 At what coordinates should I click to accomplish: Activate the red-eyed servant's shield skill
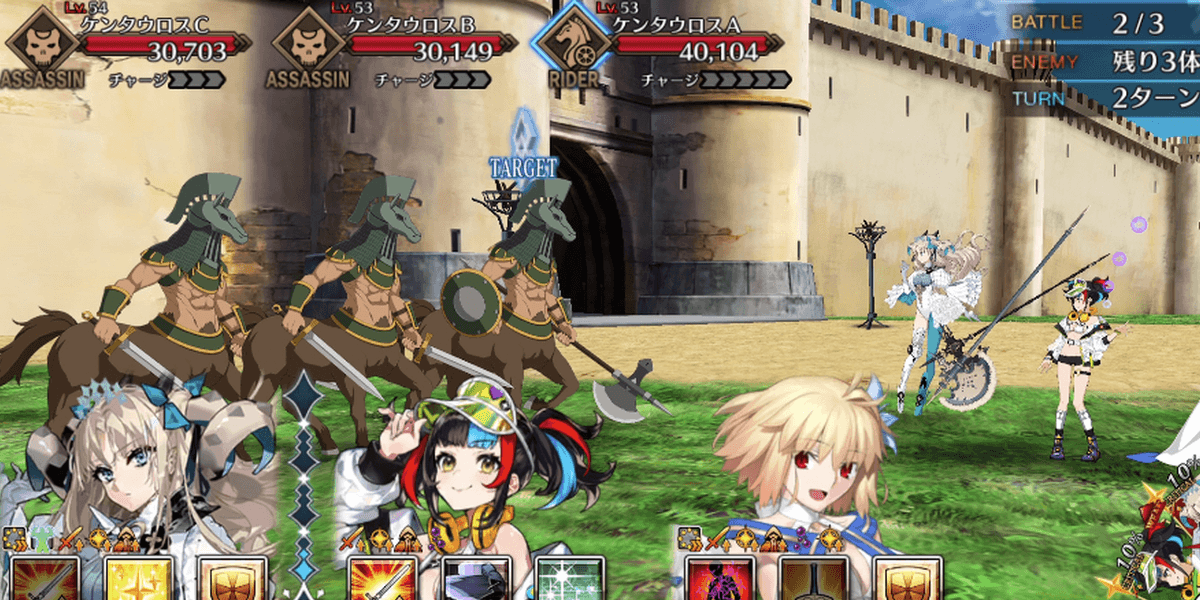(x=908, y=578)
